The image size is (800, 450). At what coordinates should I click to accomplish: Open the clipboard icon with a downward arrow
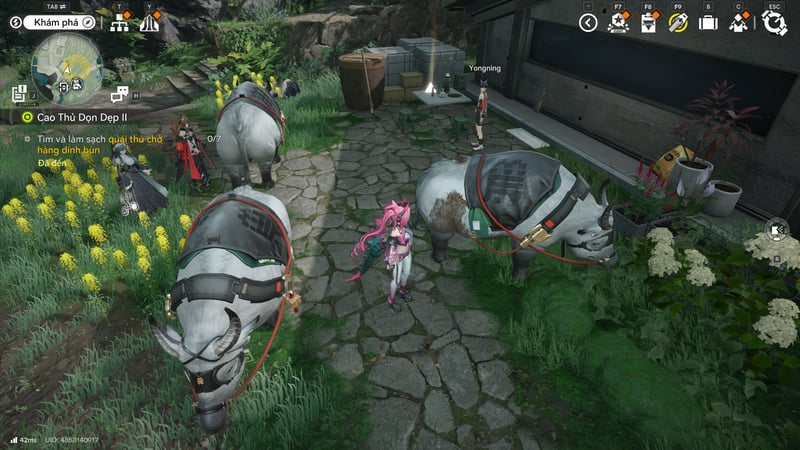point(648,22)
